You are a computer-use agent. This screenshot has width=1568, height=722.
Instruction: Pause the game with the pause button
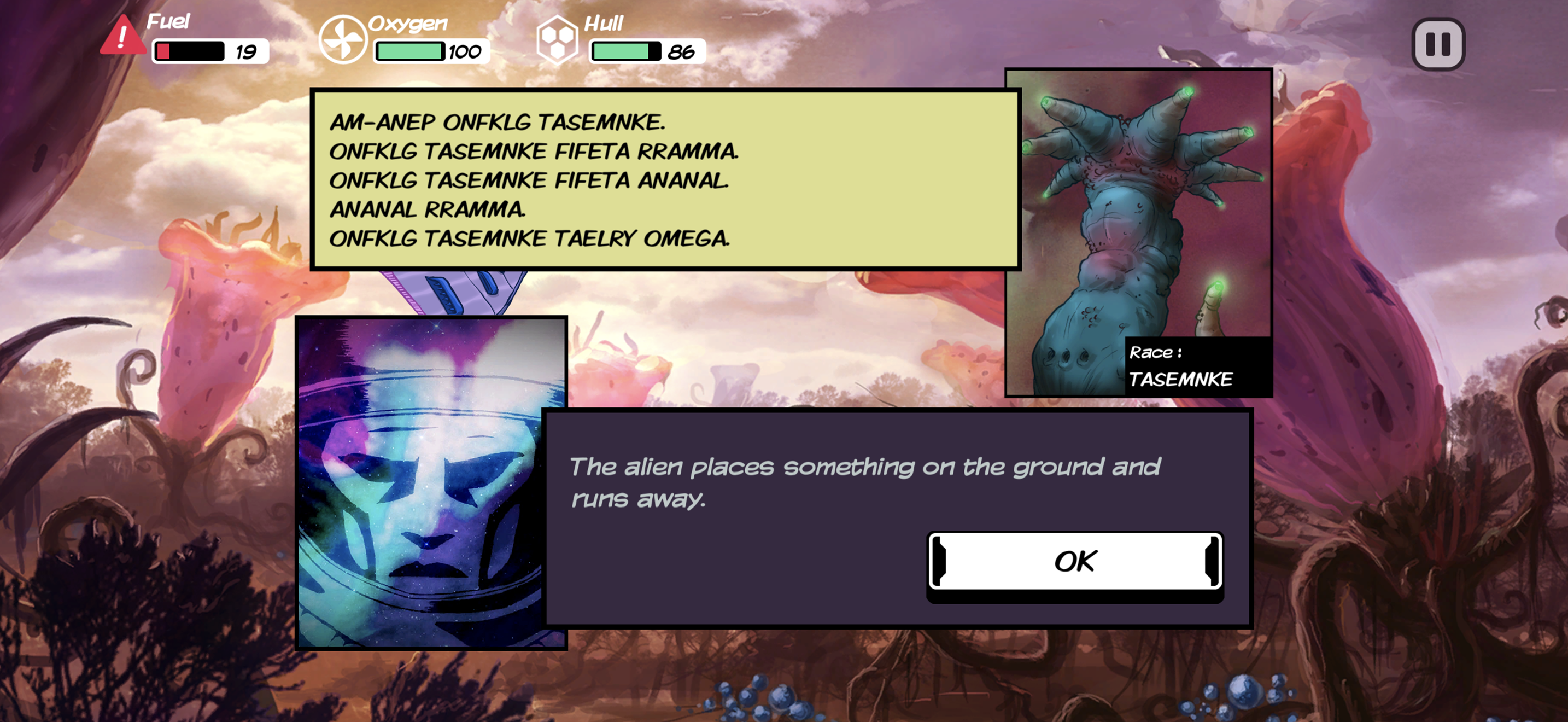1438,44
